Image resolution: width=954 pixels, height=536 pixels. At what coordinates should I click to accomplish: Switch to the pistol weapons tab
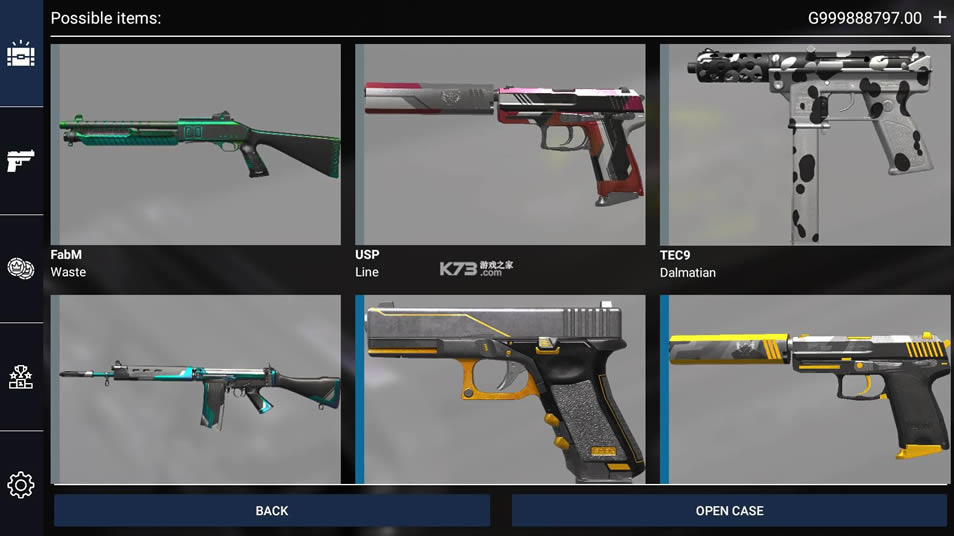point(21,160)
